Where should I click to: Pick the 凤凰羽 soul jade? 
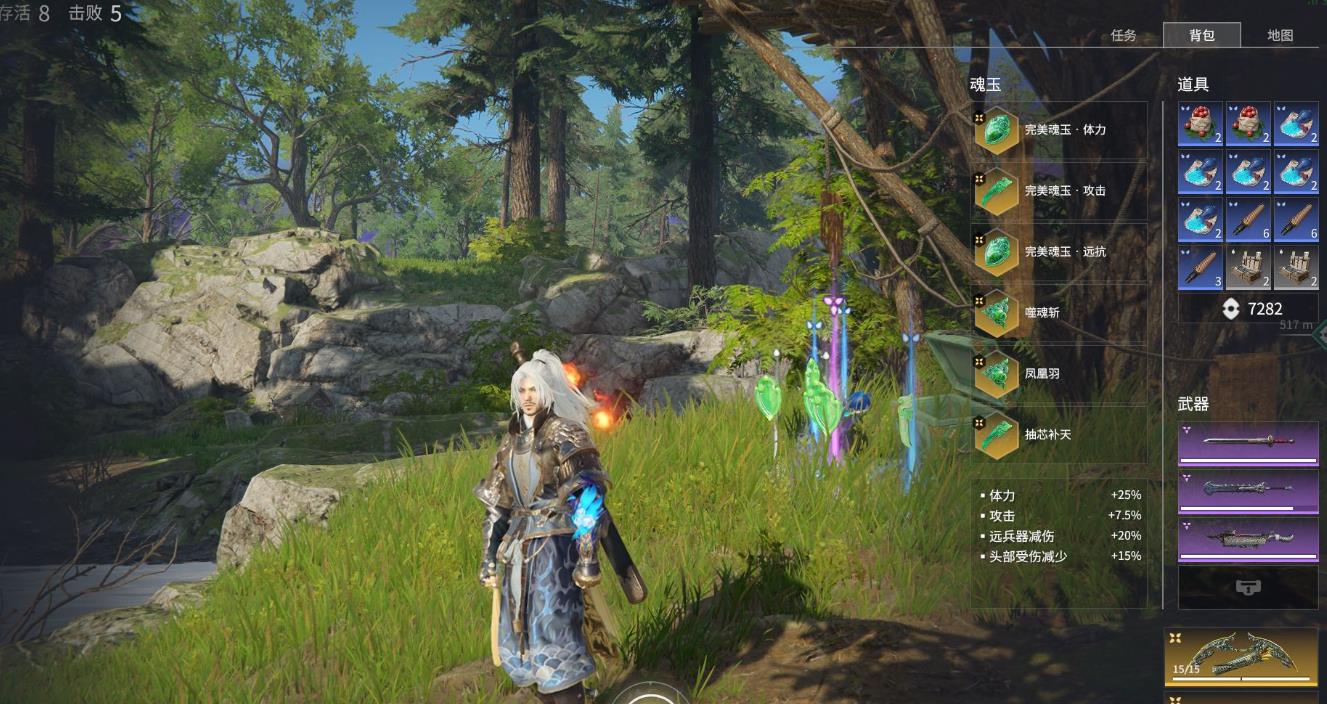(1059, 373)
